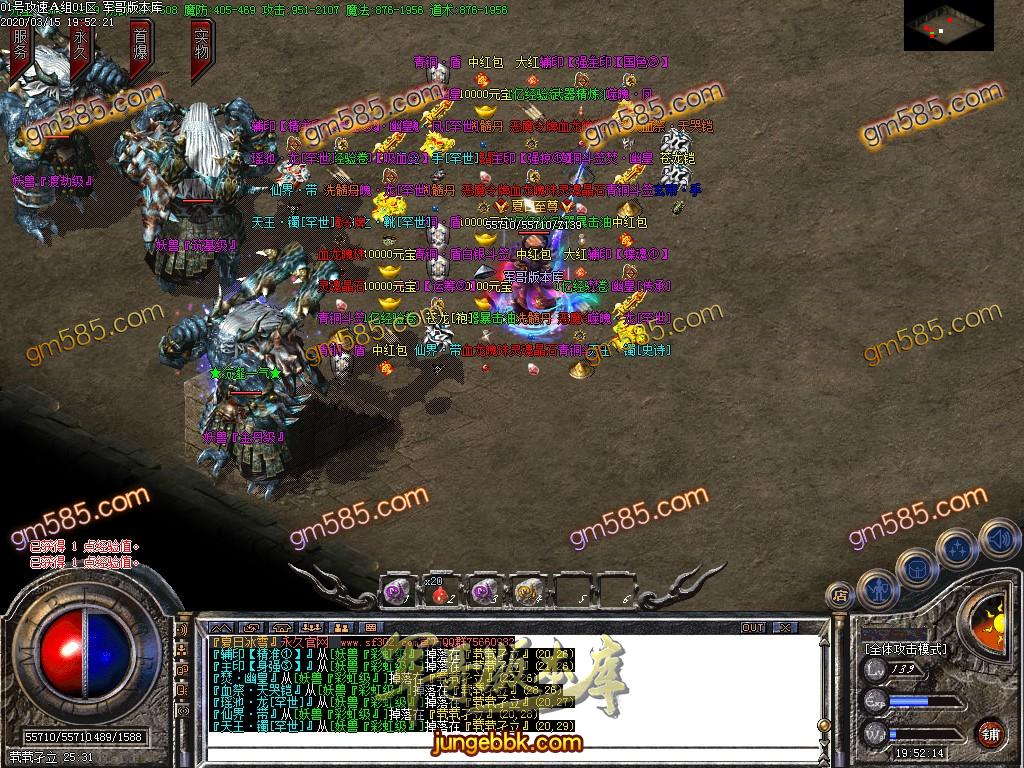Click the OUT button above the chat
Image resolution: width=1024 pixels, height=768 pixels.
pyautogui.click(x=752, y=628)
